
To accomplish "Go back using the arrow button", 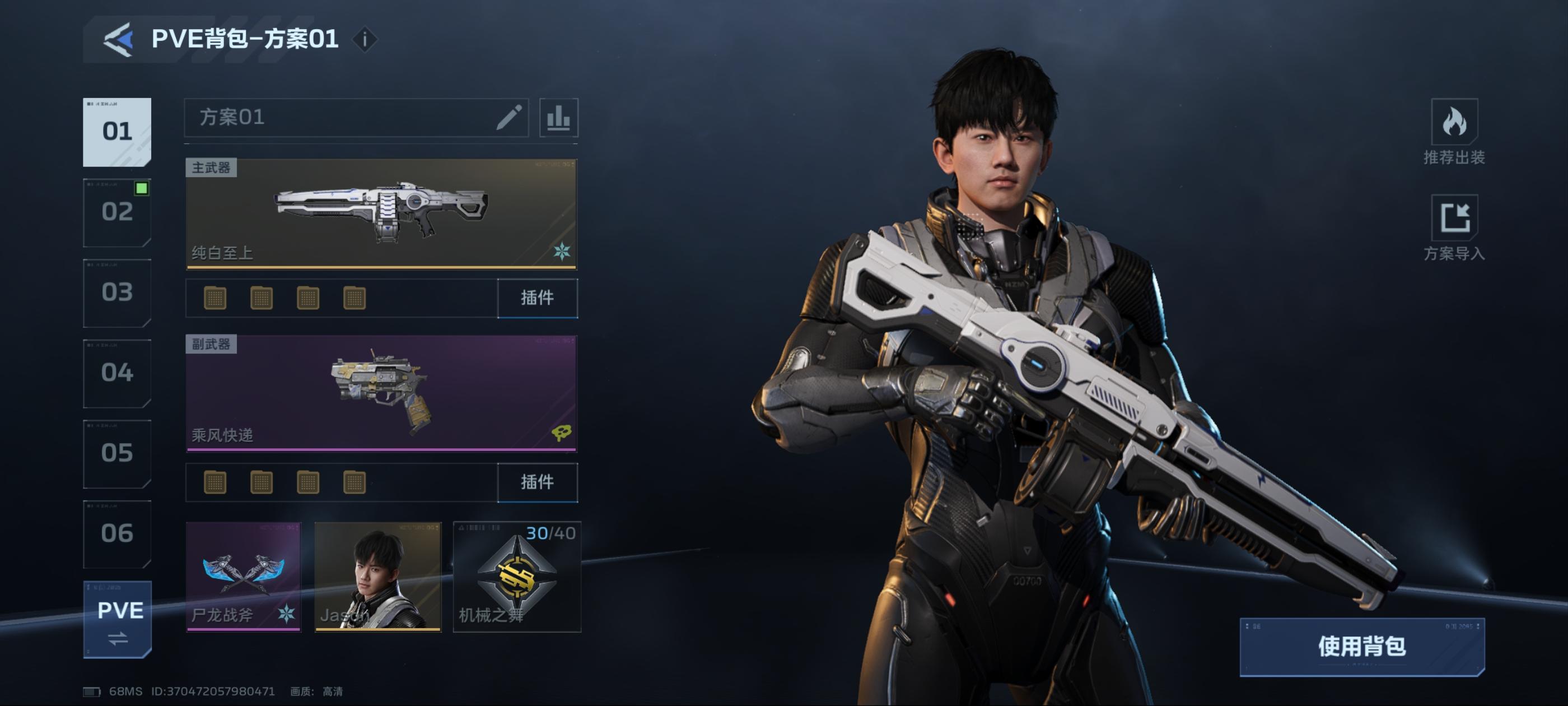I will (119, 40).
